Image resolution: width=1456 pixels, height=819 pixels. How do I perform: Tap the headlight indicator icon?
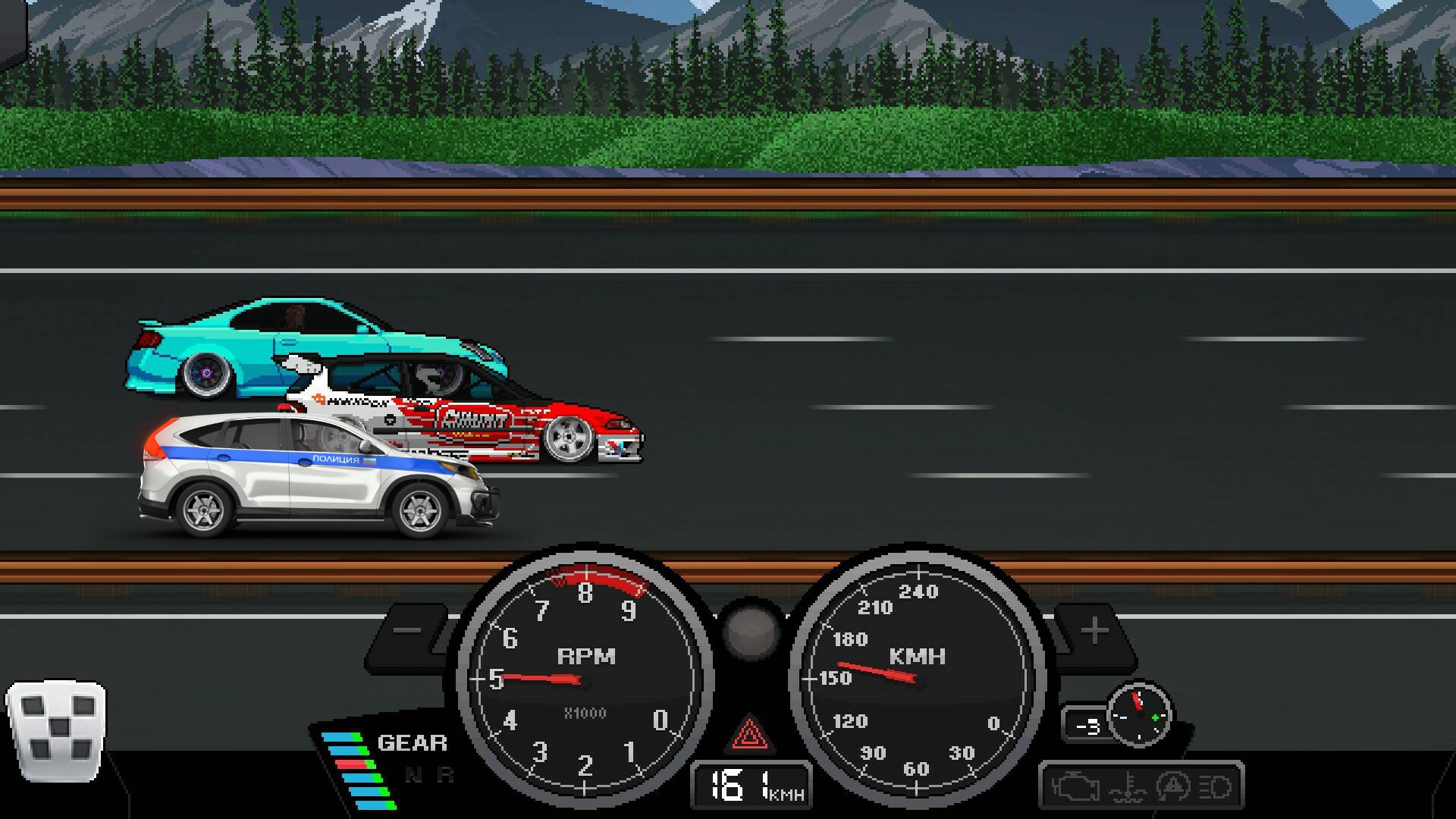point(1214,787)
